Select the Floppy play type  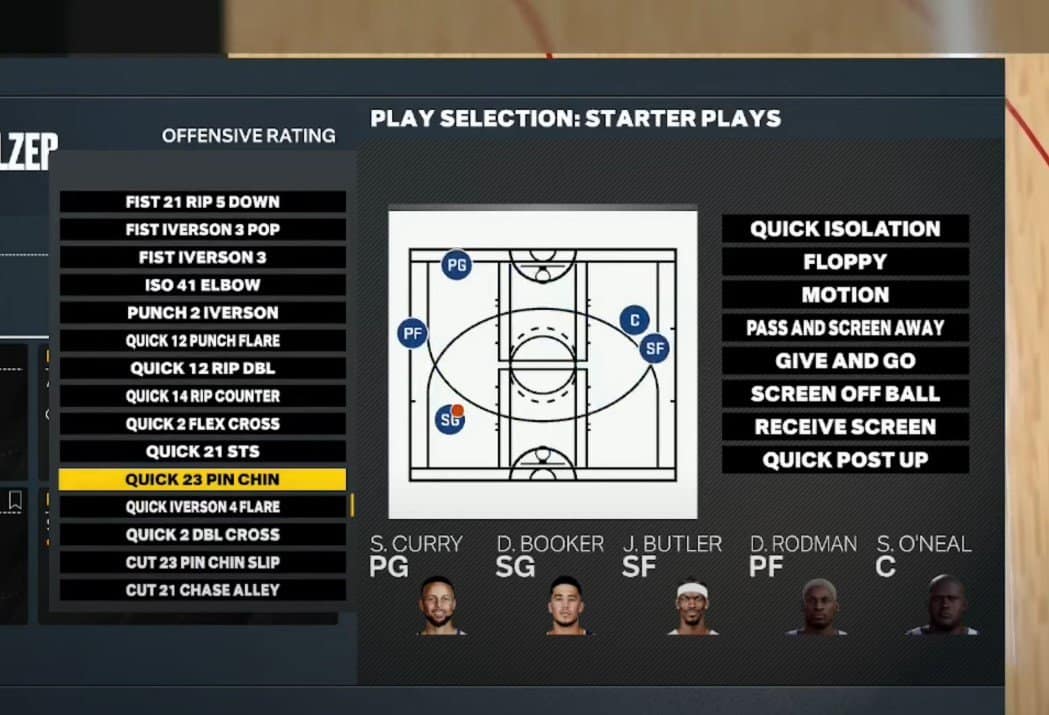pyautogui.click(x=845, y=262)
